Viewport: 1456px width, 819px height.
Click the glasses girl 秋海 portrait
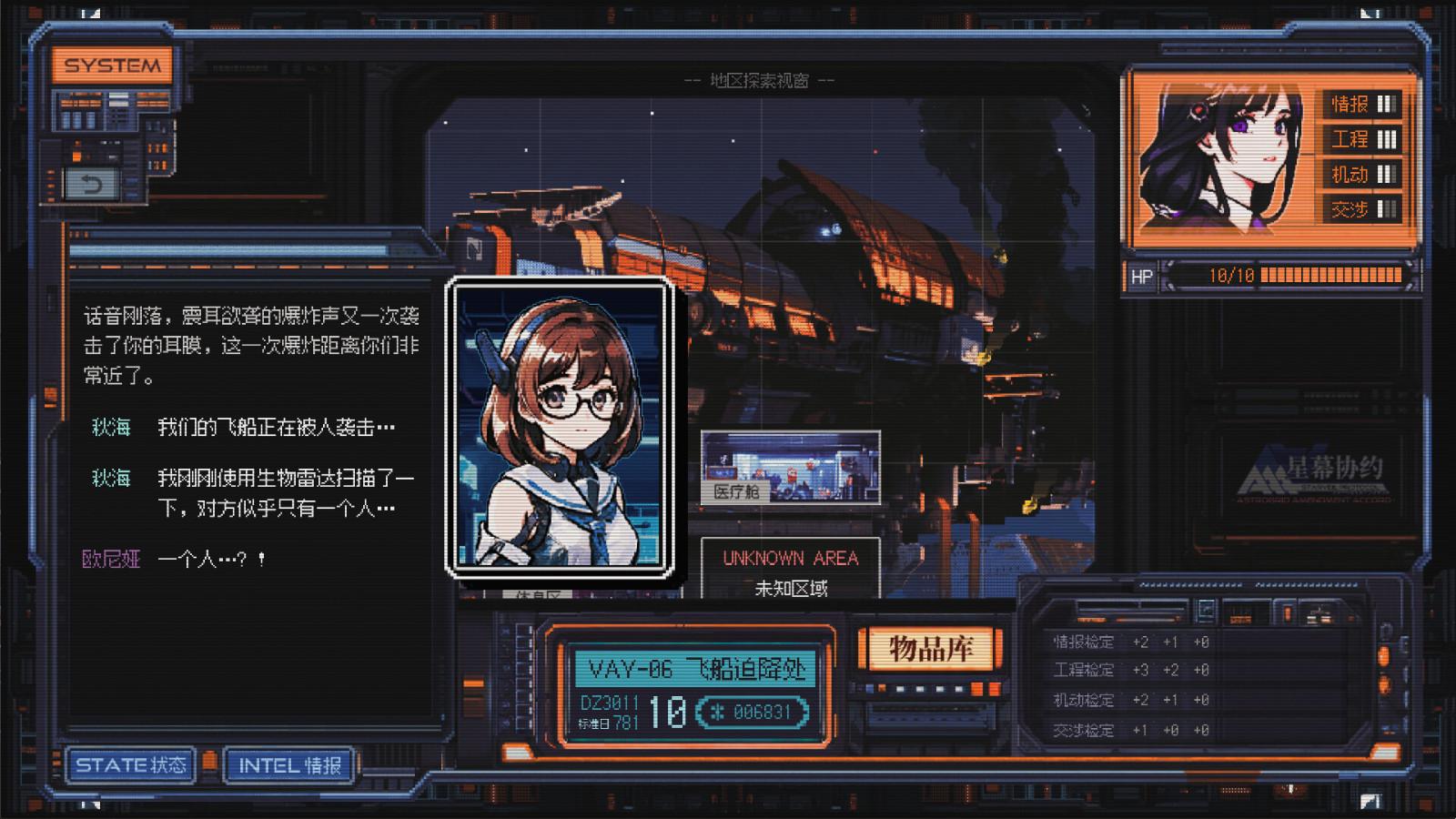pyautogui.click(x=560, y=427)
